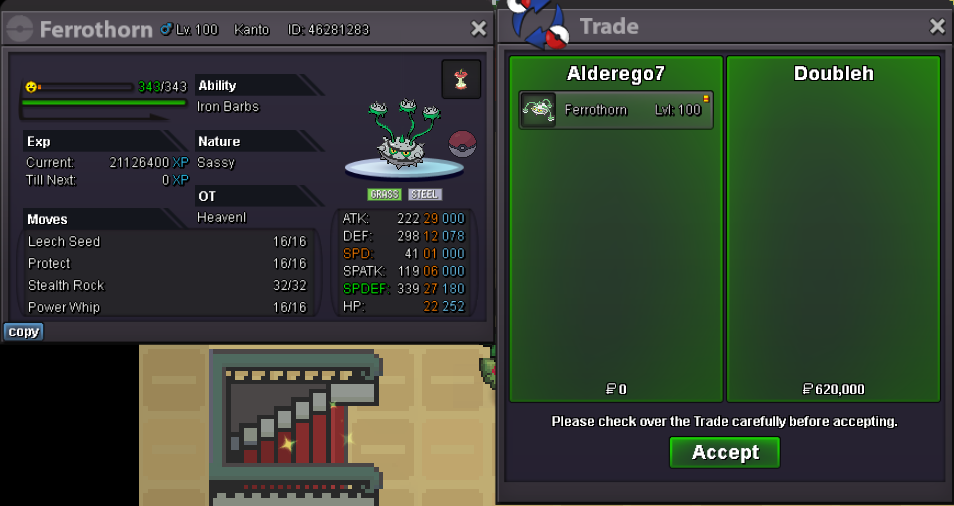Select the Protect move

click(167, 264)
